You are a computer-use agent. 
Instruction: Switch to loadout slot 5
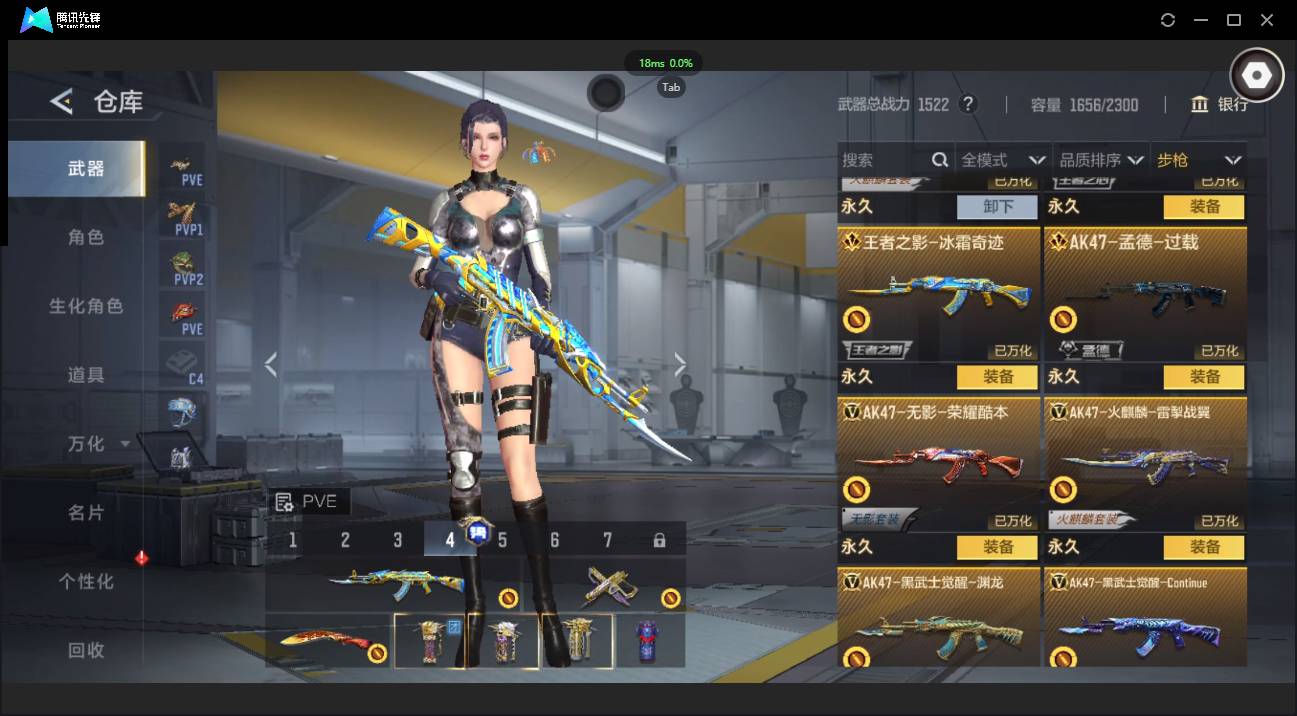pos(502,540)
